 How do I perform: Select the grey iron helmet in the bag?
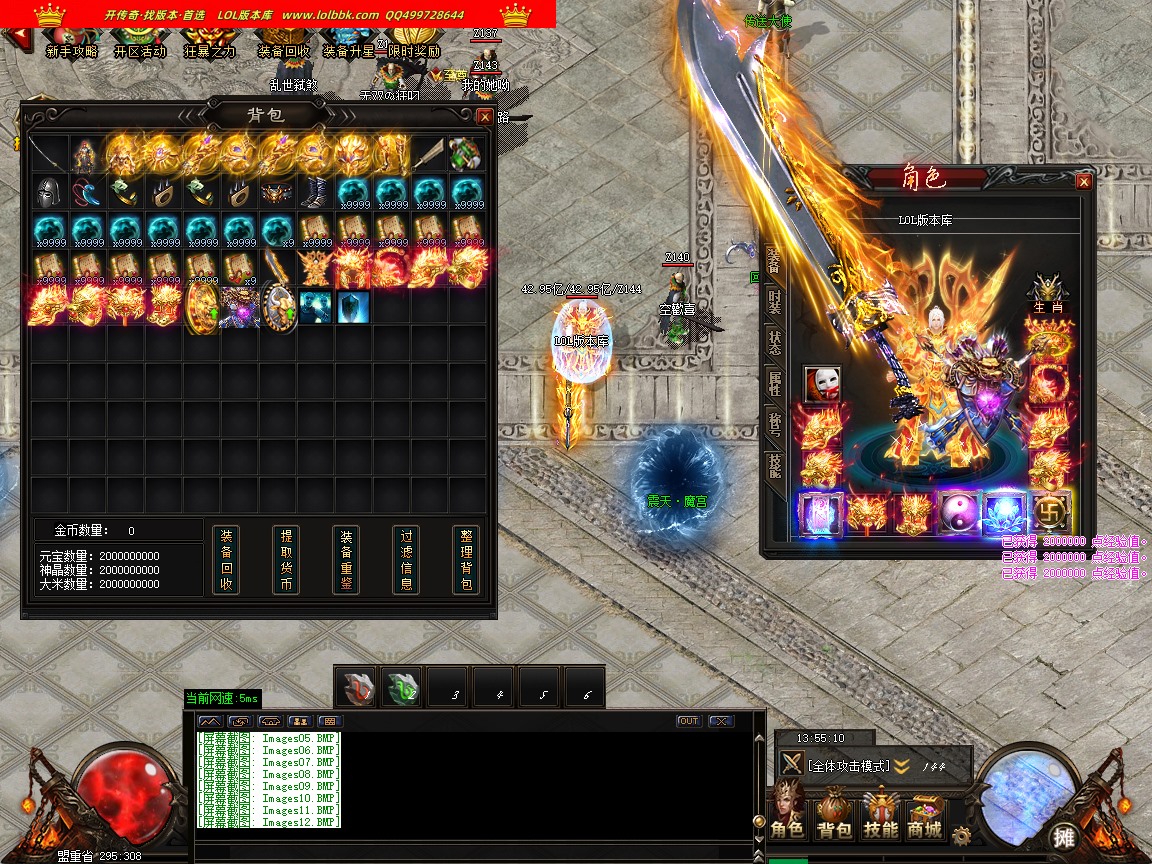[x=48, y=192]
